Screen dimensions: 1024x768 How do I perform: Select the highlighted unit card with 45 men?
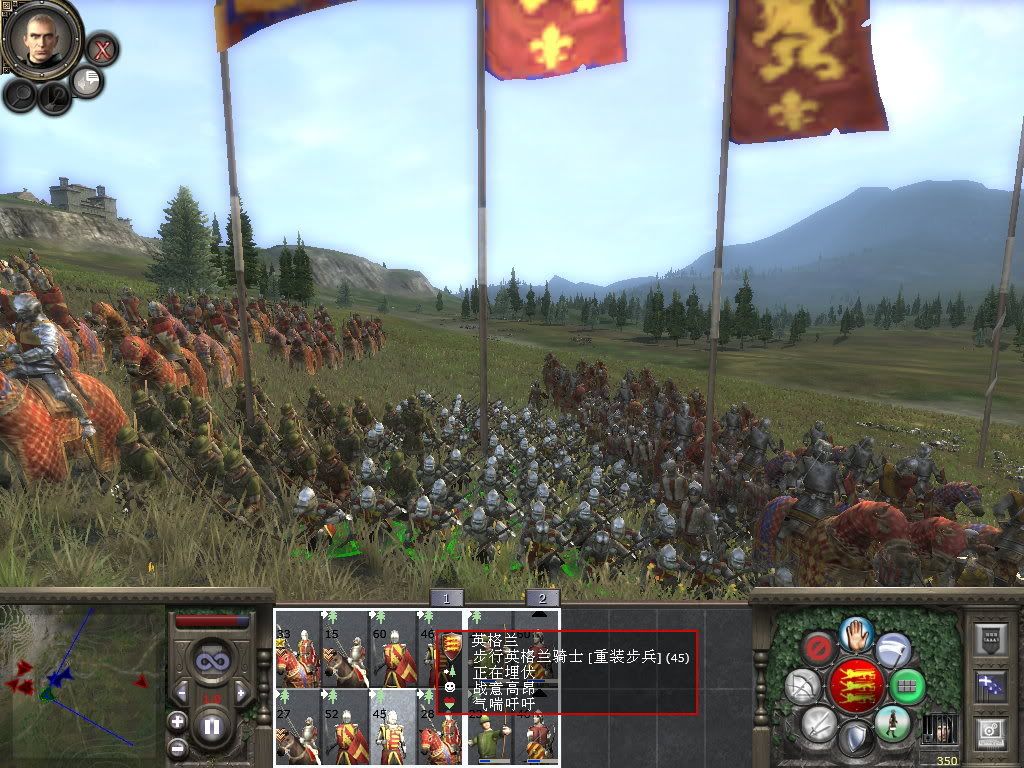(391, 727)
